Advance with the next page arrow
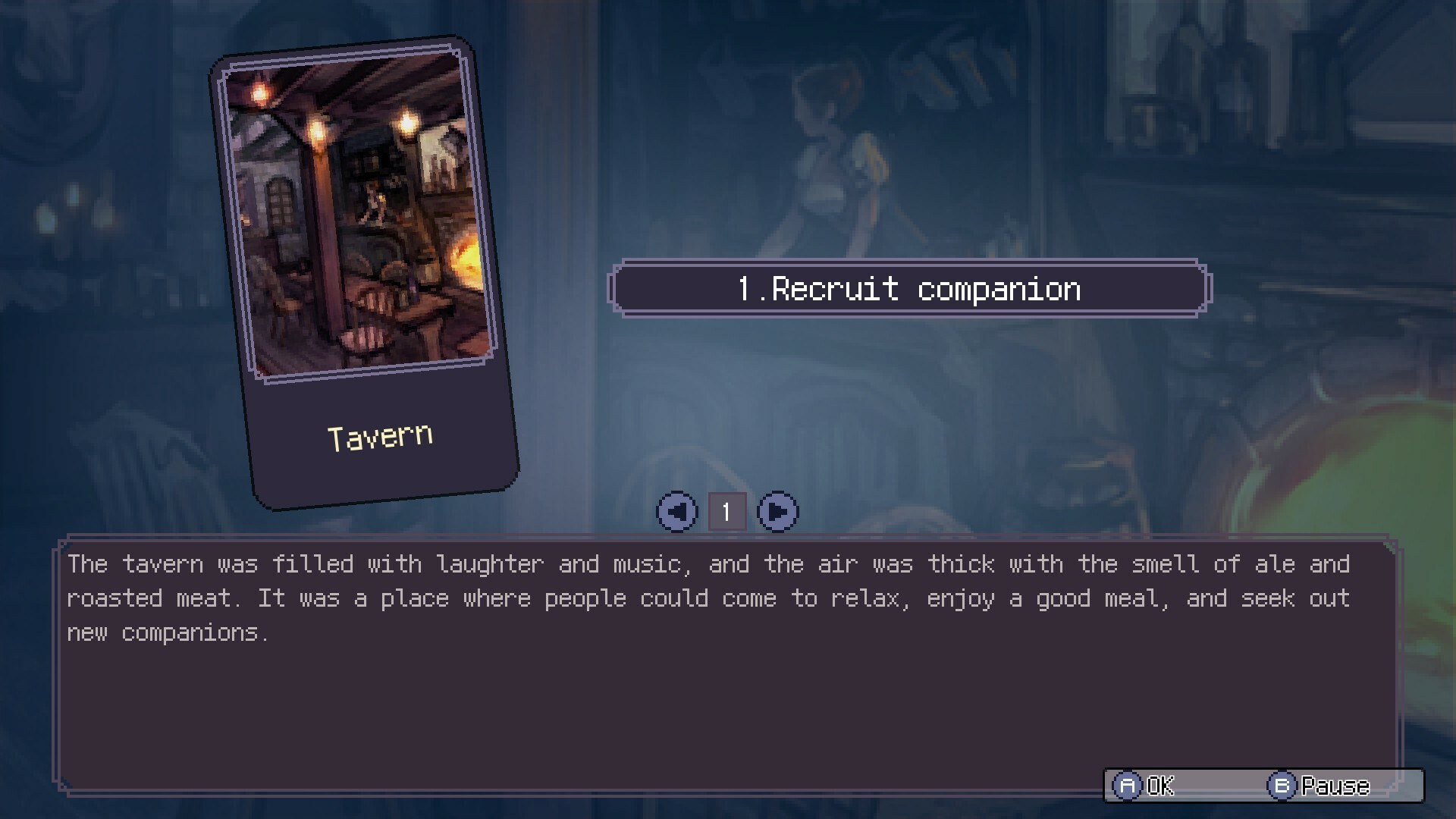The height and width of the screenshot is (819, 1456). pyautogui.click(x=777, y=512)
